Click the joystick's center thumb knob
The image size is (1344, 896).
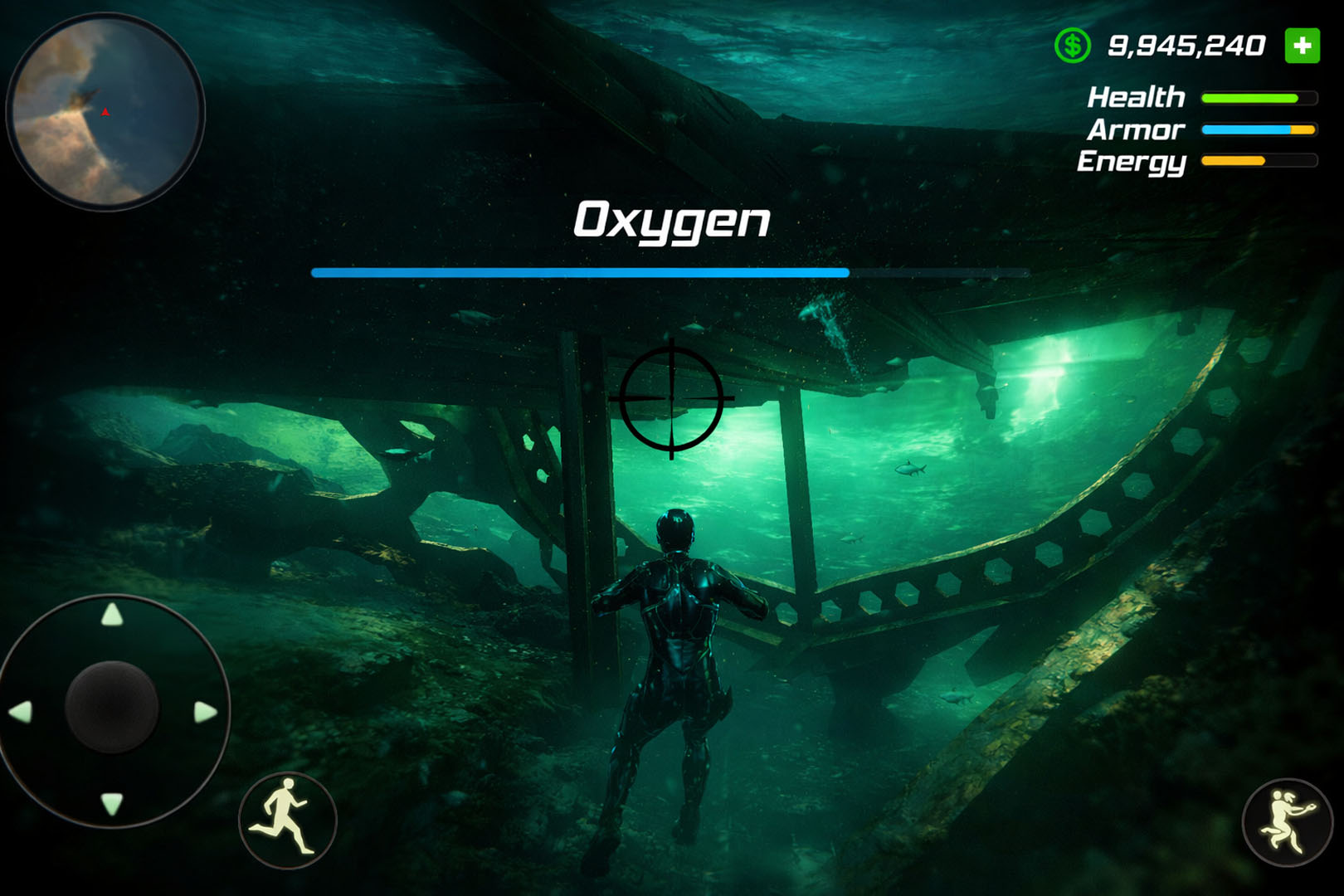[x=112, y=707]
